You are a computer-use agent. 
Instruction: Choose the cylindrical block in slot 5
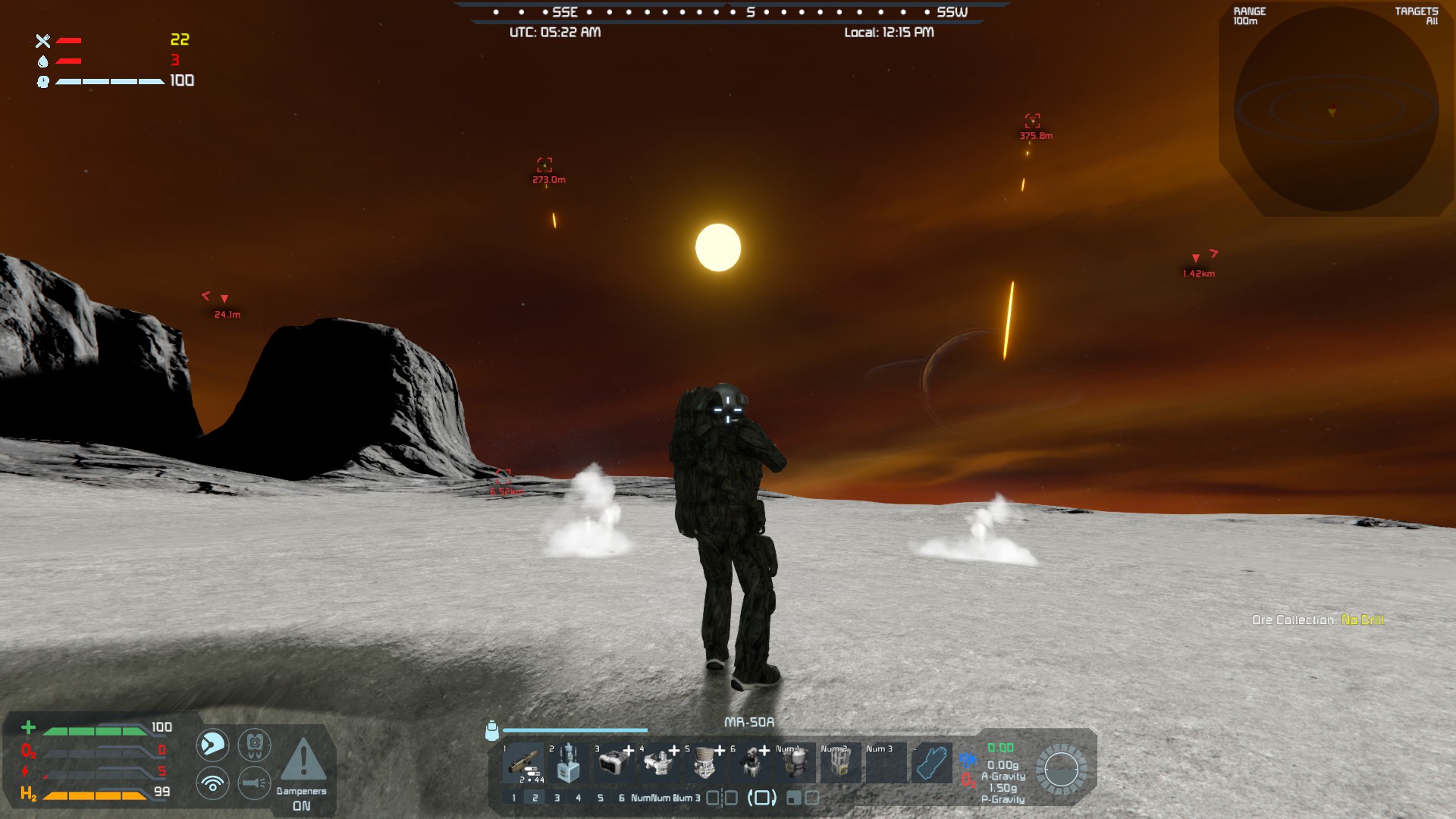[x=704, y=764]
